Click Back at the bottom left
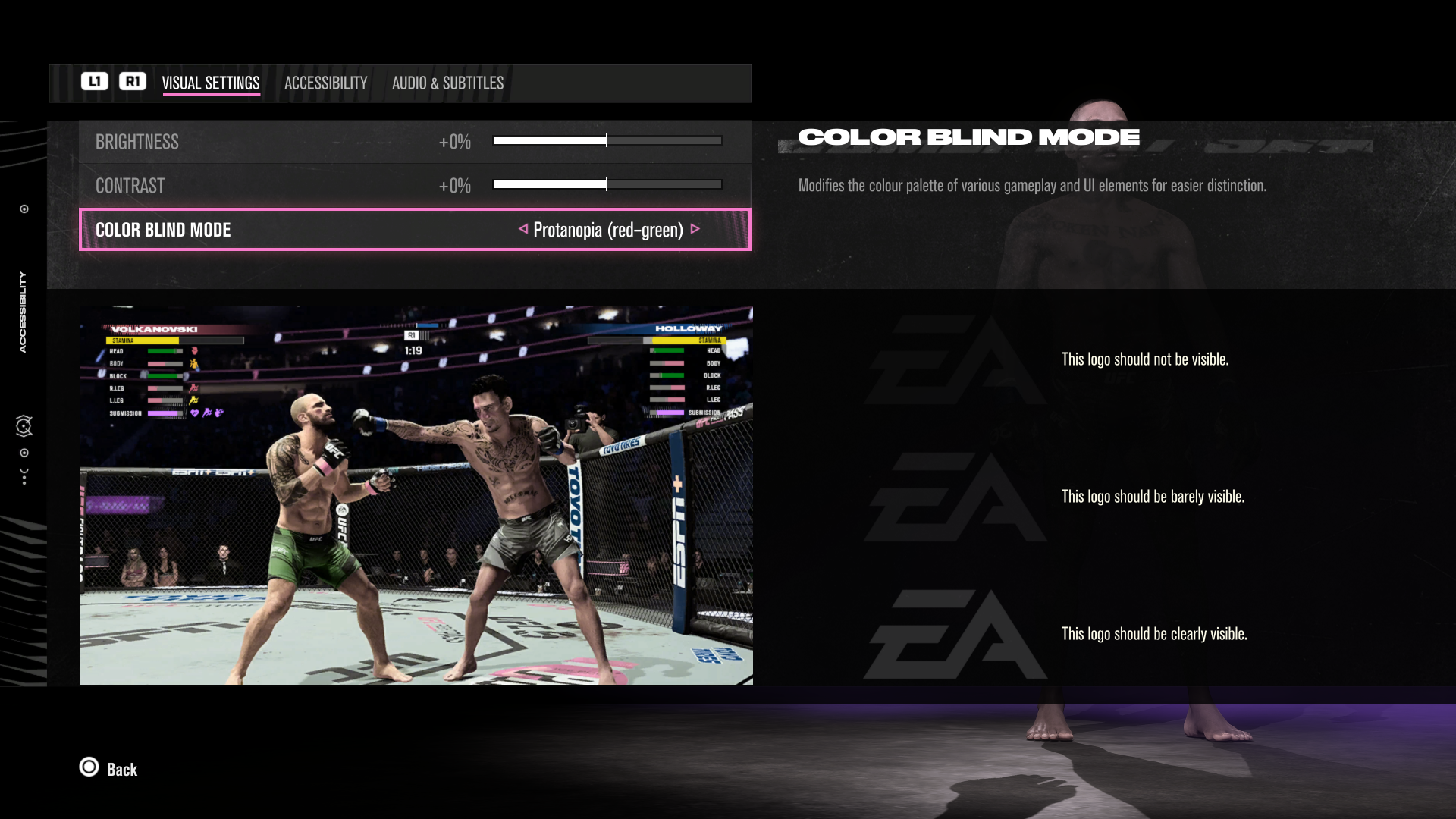1456x819 pixels. (121, 769)
